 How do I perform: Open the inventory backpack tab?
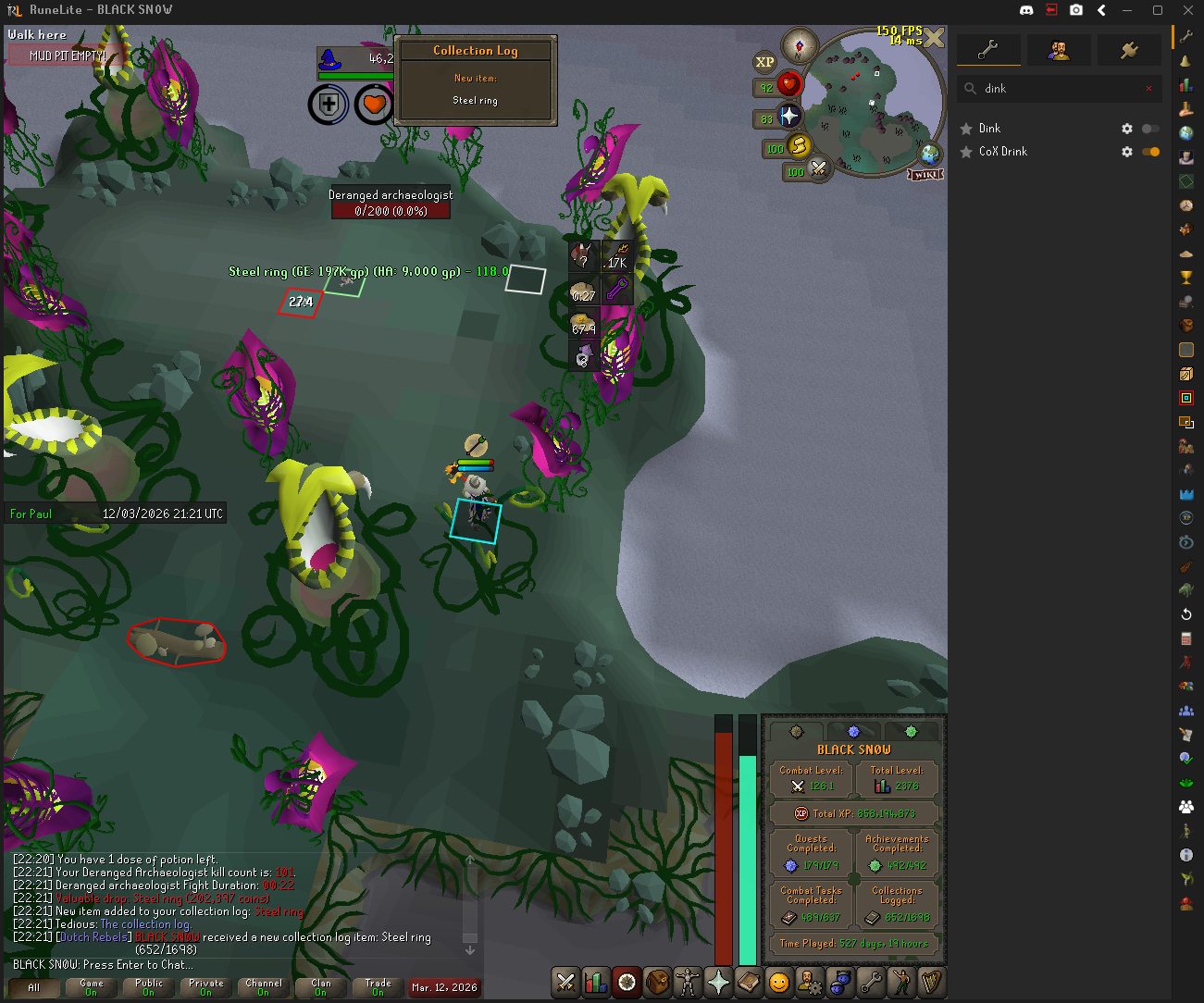coord(657,982)
